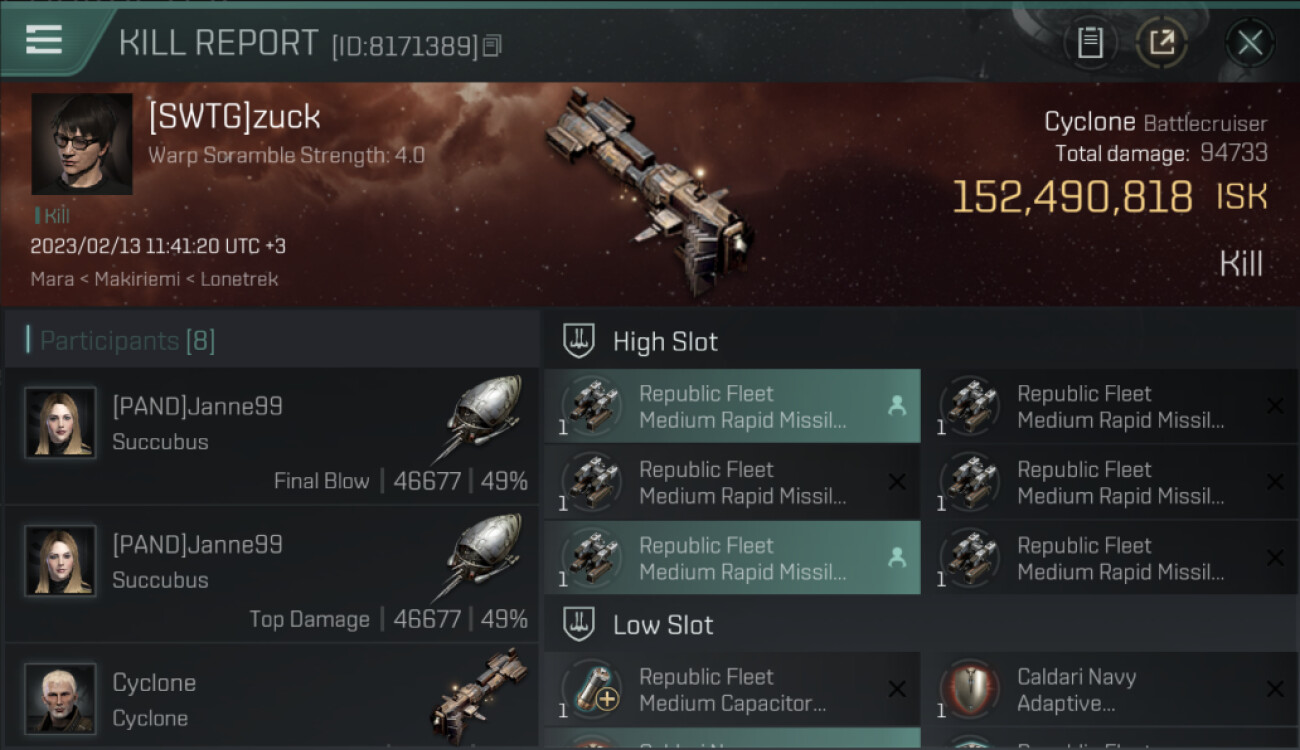Copy the kill report ID
The width and height of the screenshot is (1300, 750).
point(491,46)
